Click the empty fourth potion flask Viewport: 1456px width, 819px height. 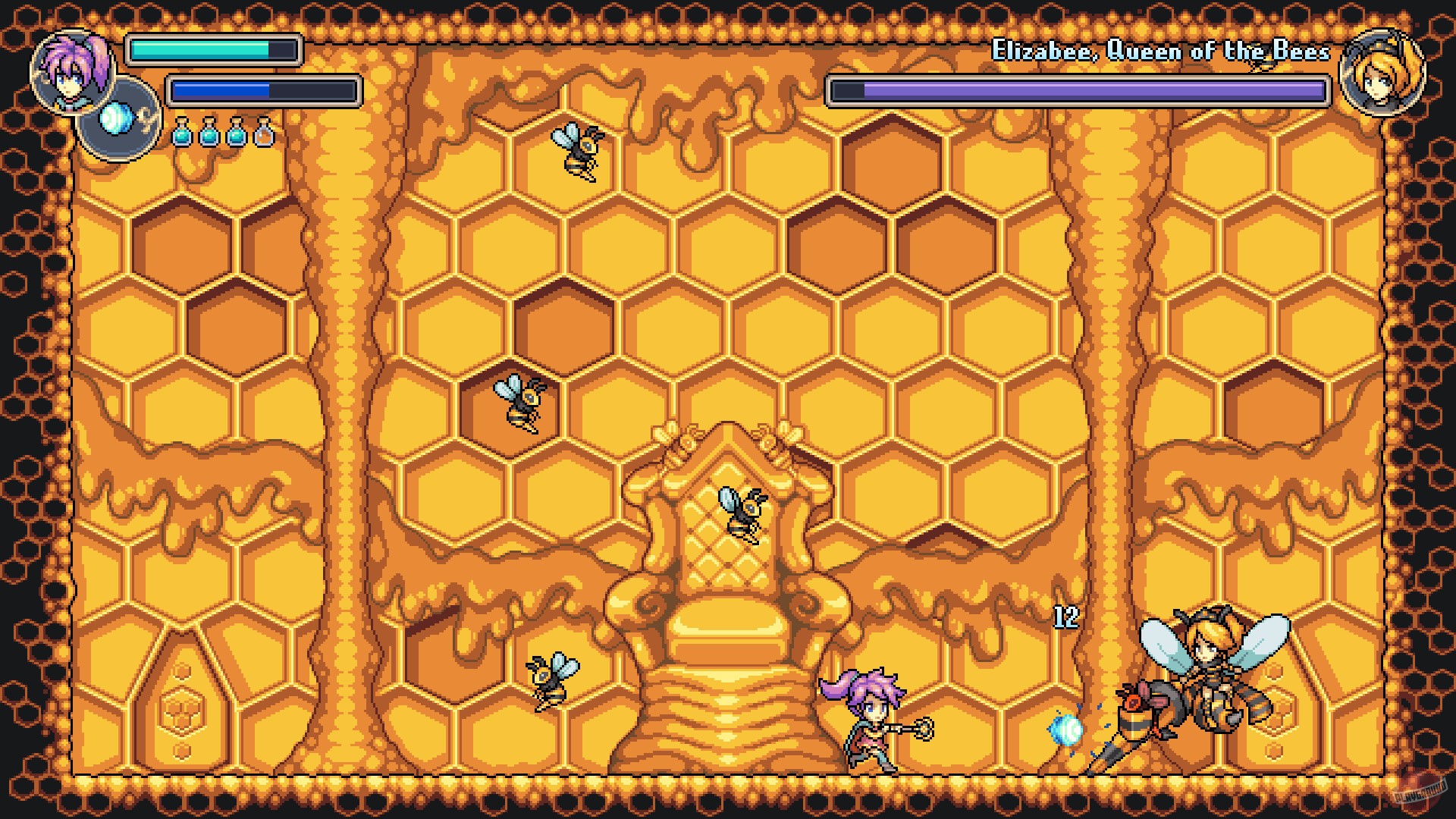point(264,135)
